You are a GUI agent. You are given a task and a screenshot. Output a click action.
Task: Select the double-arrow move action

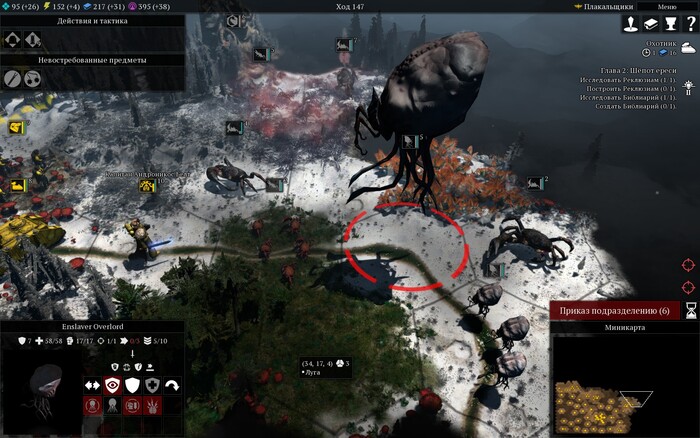[92, 385]
